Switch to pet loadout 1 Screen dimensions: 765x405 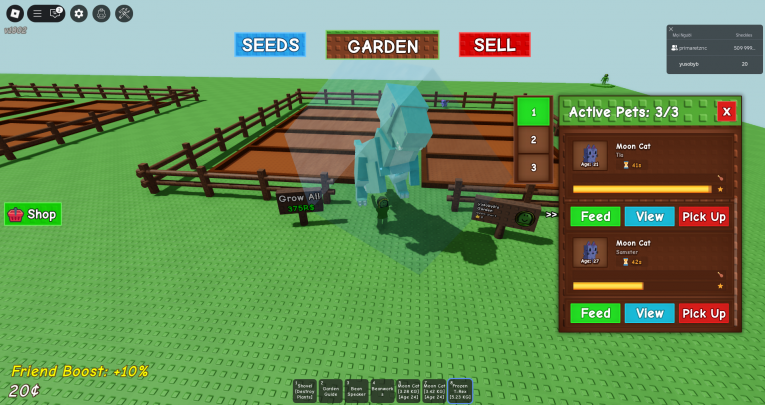click(x=534, y=111)
